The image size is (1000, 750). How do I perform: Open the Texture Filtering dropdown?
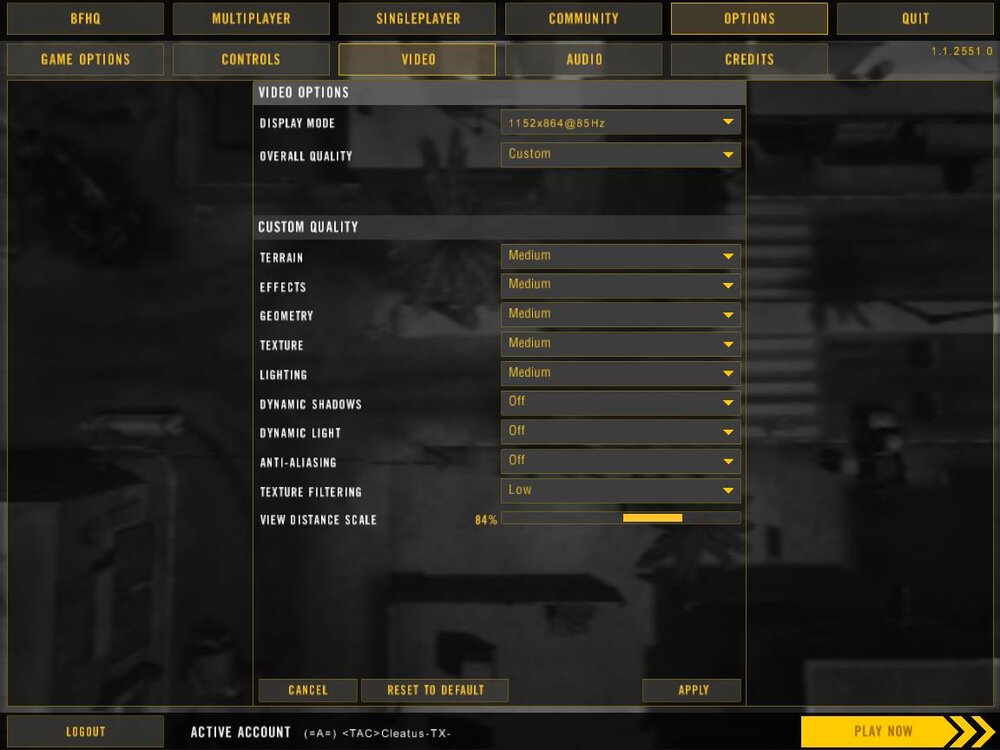[x=620, y=490]
